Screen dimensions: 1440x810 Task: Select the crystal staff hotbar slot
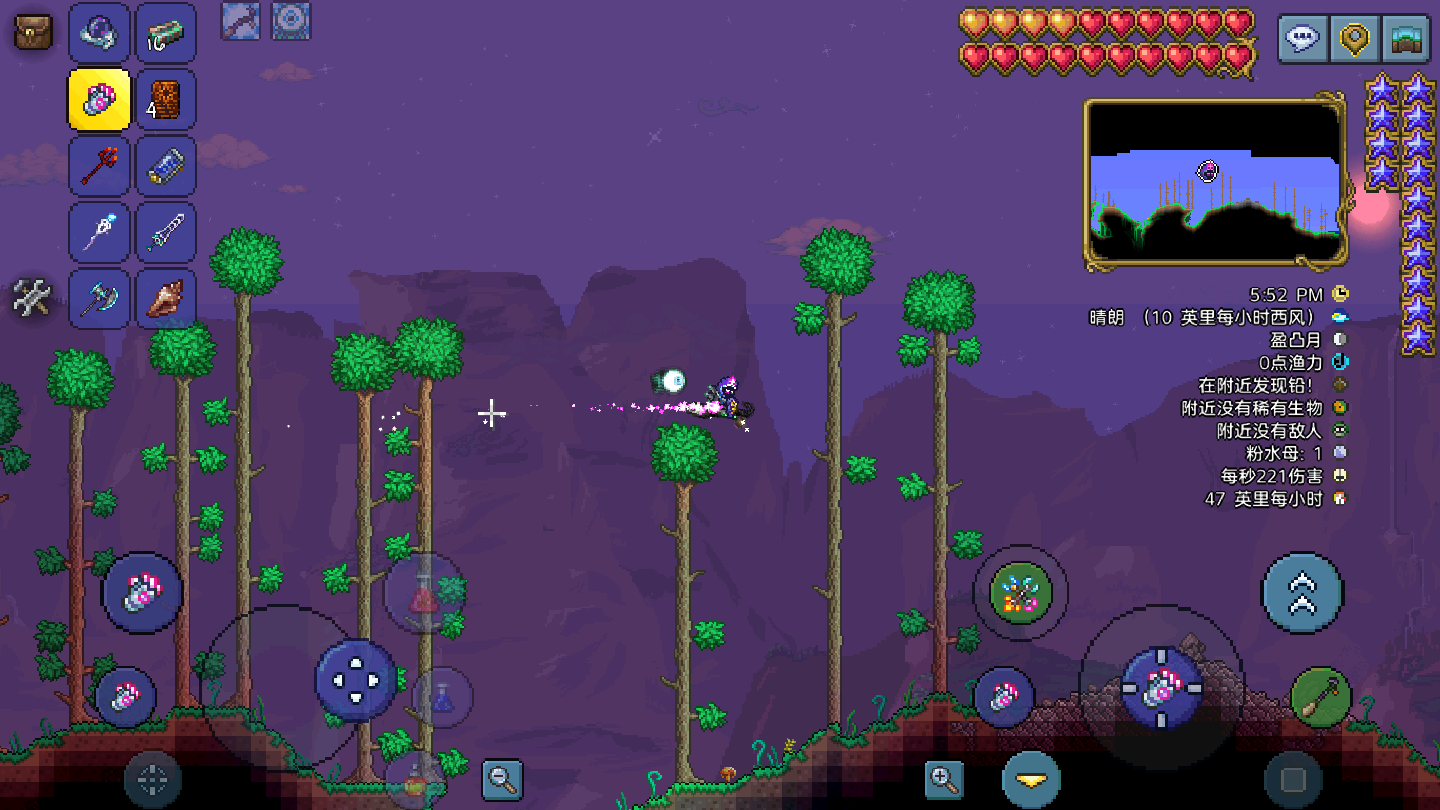[x=99, y=233]
